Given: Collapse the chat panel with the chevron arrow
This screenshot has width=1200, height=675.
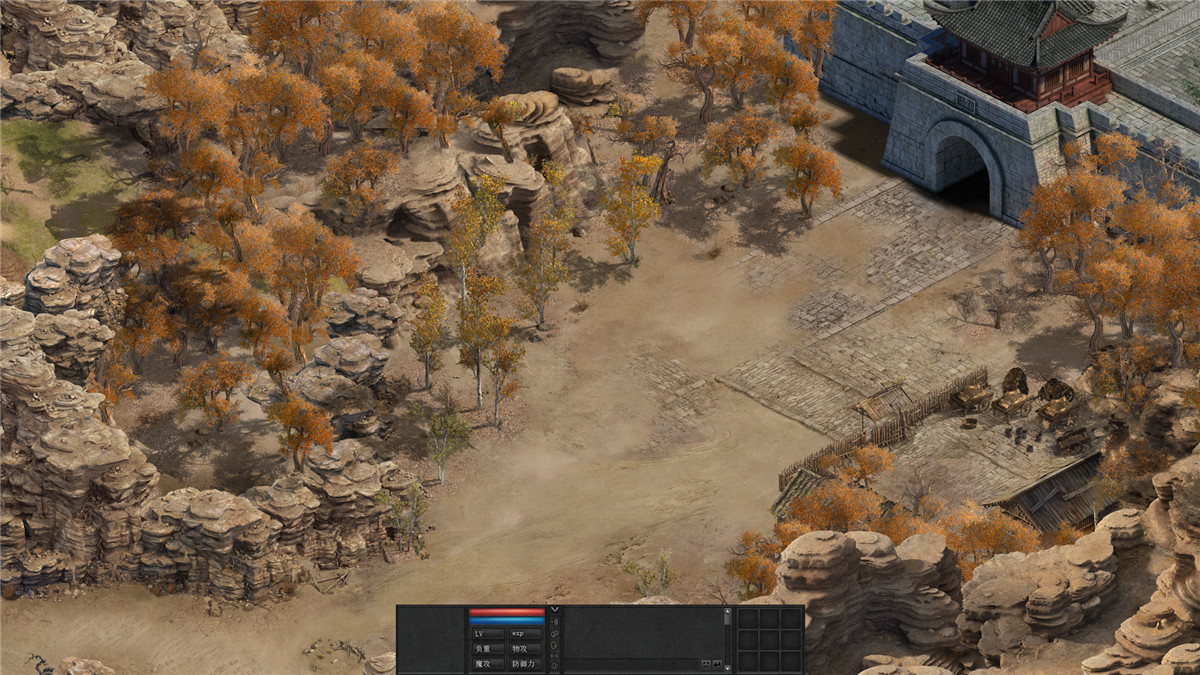Looking at the screenshot, I should click(x=555, y=609).
